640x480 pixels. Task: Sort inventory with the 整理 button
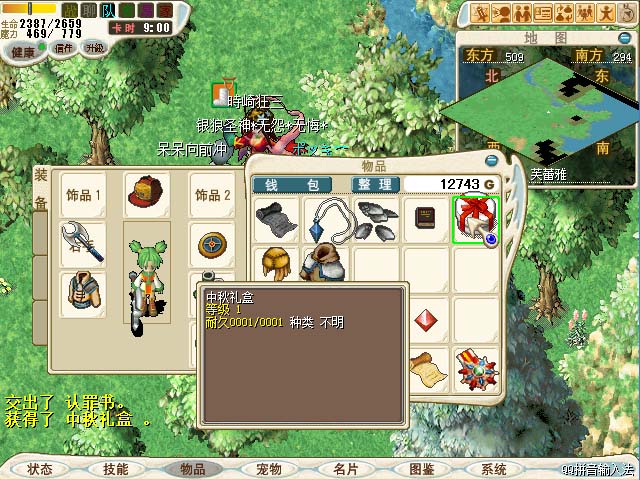376,185
